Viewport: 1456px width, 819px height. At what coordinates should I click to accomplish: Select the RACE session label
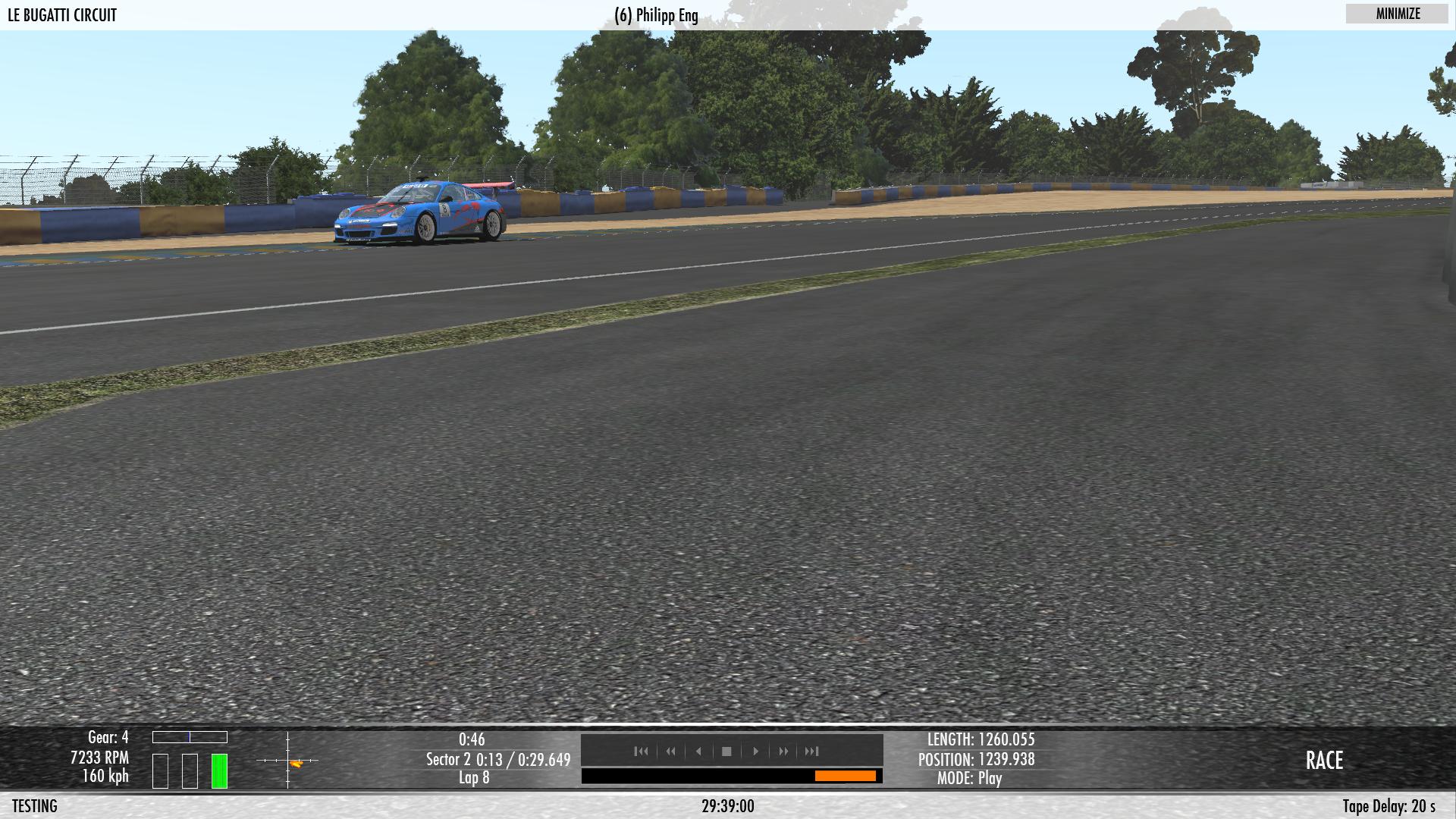pos(1324,761)
